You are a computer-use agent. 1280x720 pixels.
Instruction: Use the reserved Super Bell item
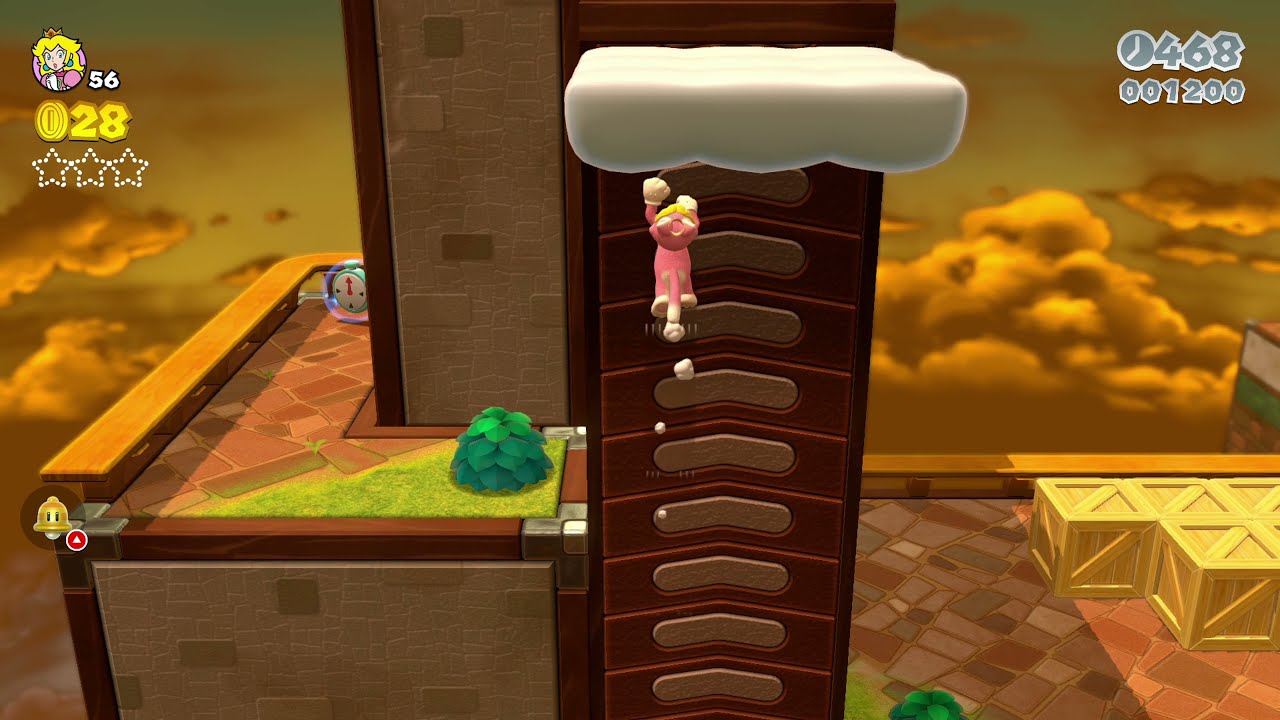[51, 518]
